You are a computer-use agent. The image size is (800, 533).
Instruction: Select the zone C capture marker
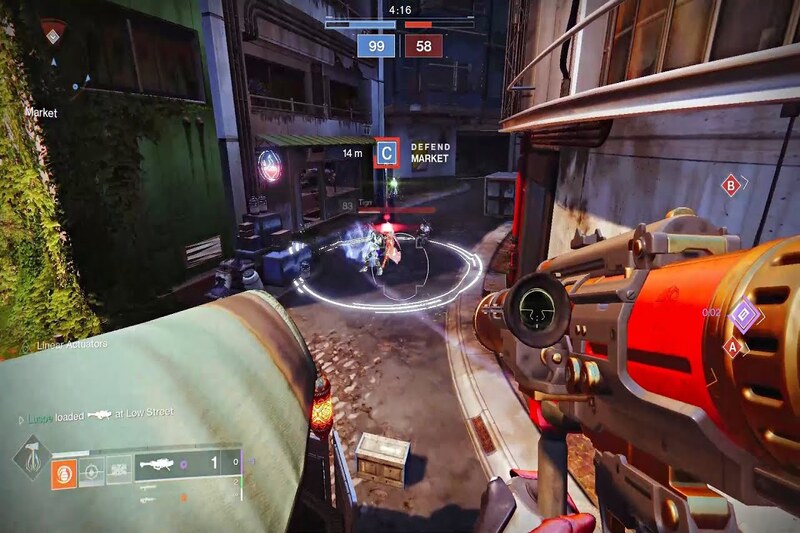tap(386, 153)
